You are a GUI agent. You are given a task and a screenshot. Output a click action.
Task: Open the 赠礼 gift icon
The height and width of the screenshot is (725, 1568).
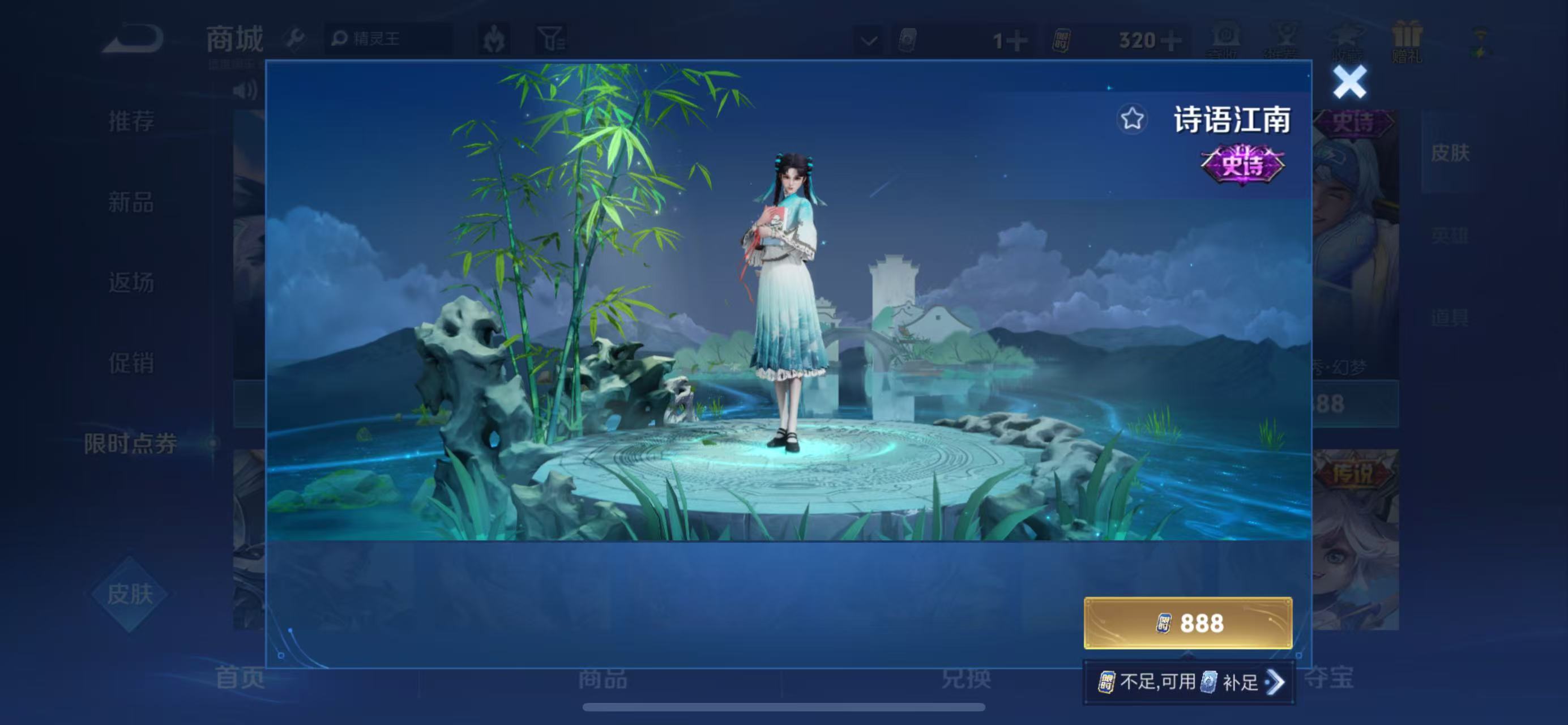coord(1407,41)
